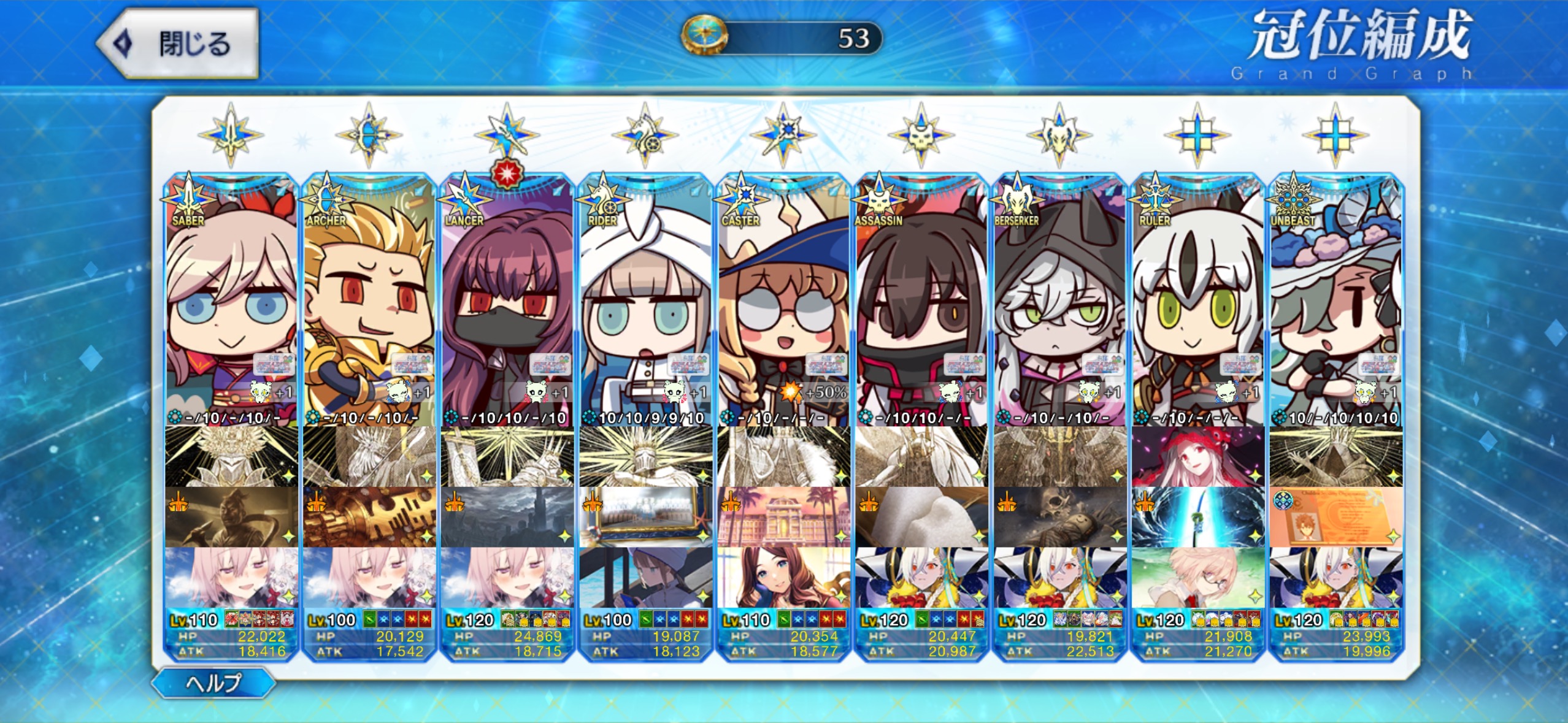Select the Berserker class servant card
This screenshot has width=1568, height=723.
point(1059,307)
